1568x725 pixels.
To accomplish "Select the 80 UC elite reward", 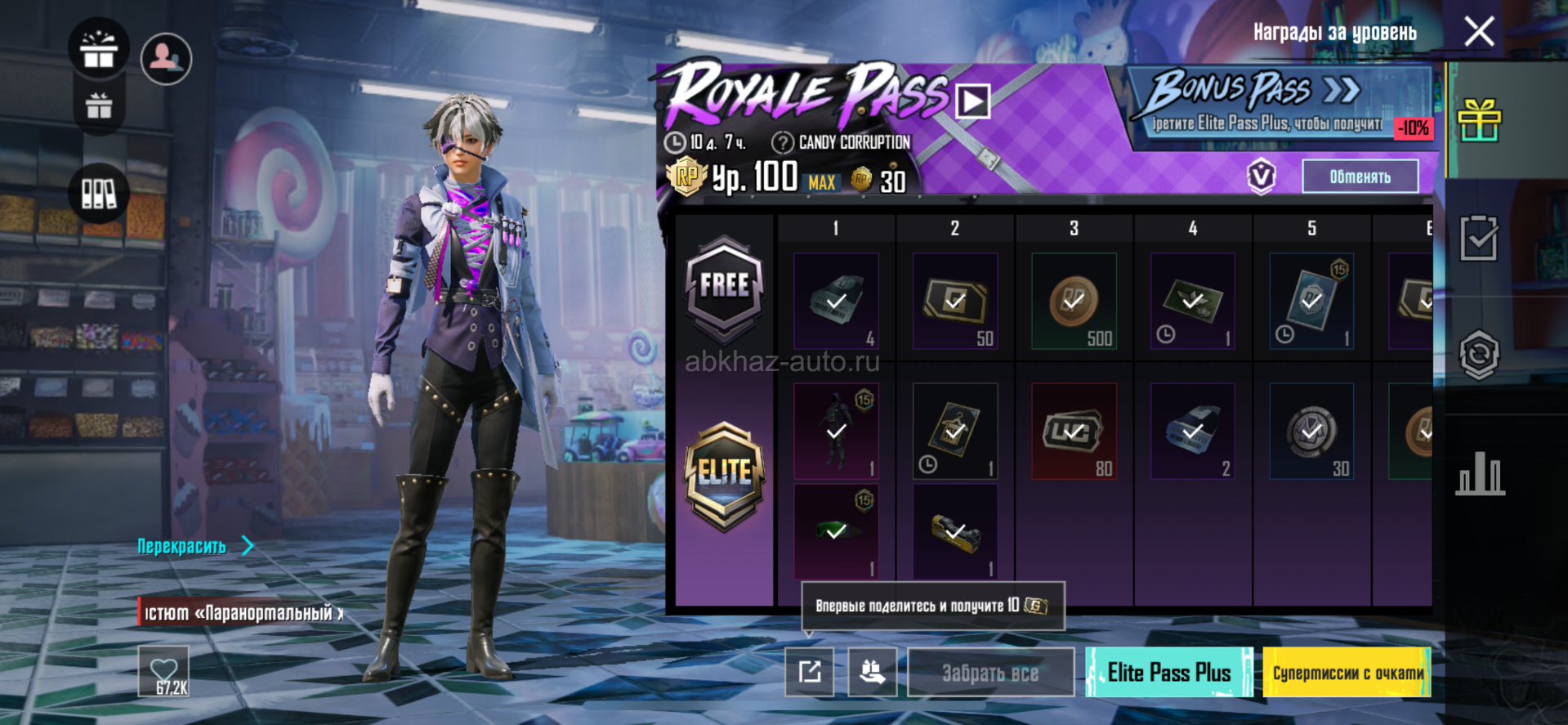I will (x=1074, y=432).
